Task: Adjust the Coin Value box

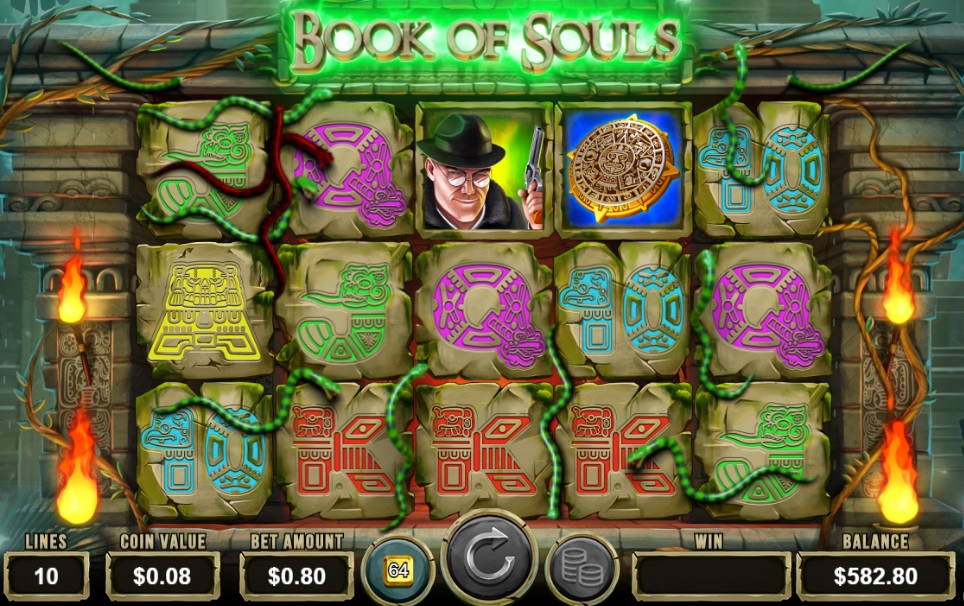Action: pyautogui.click(x=162, y=575)
